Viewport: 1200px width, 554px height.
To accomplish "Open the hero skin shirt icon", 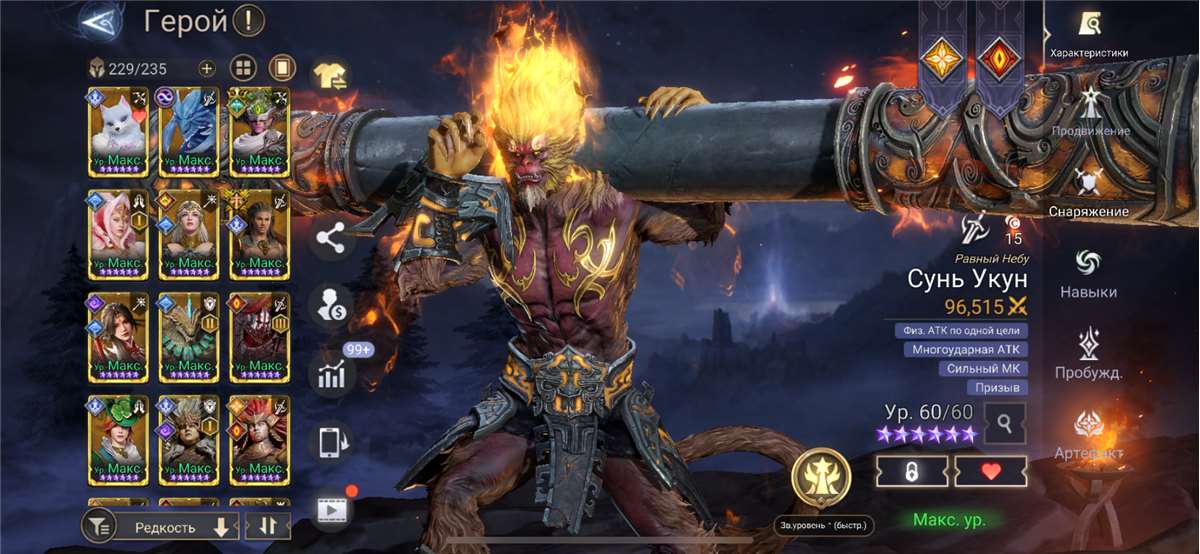I will [330, 74].
